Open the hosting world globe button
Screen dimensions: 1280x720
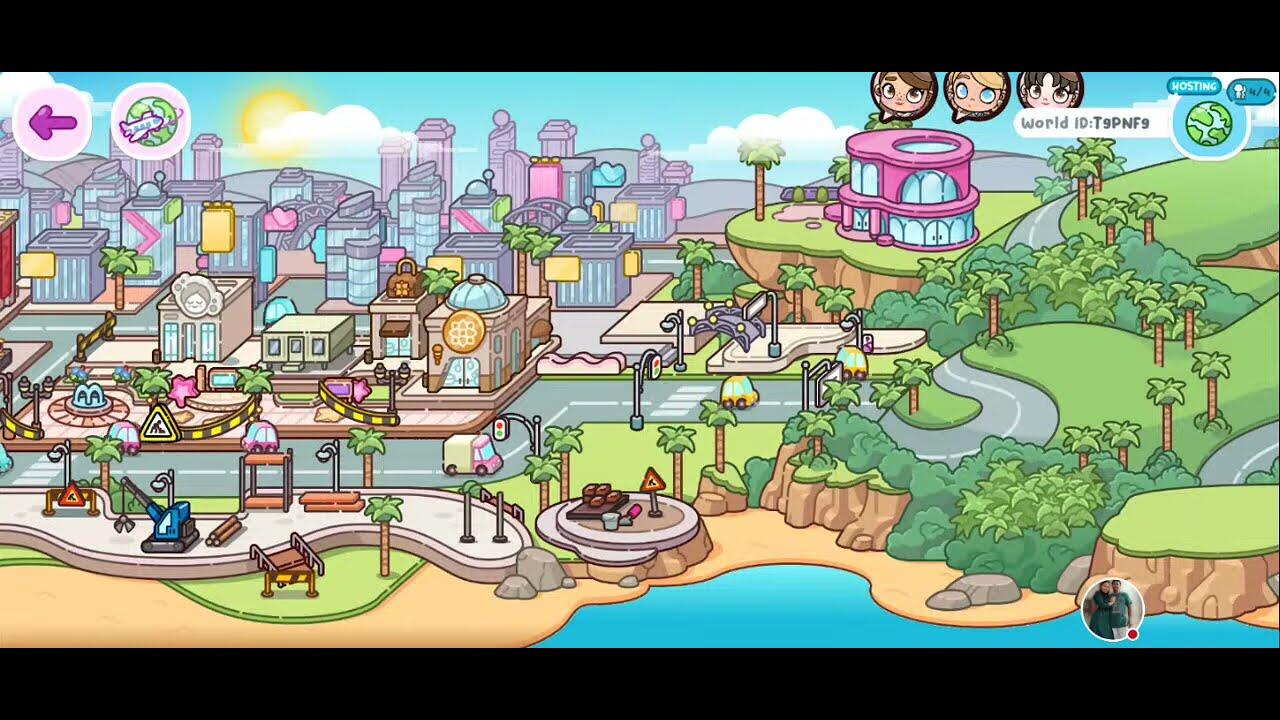tap(1208, 123)
